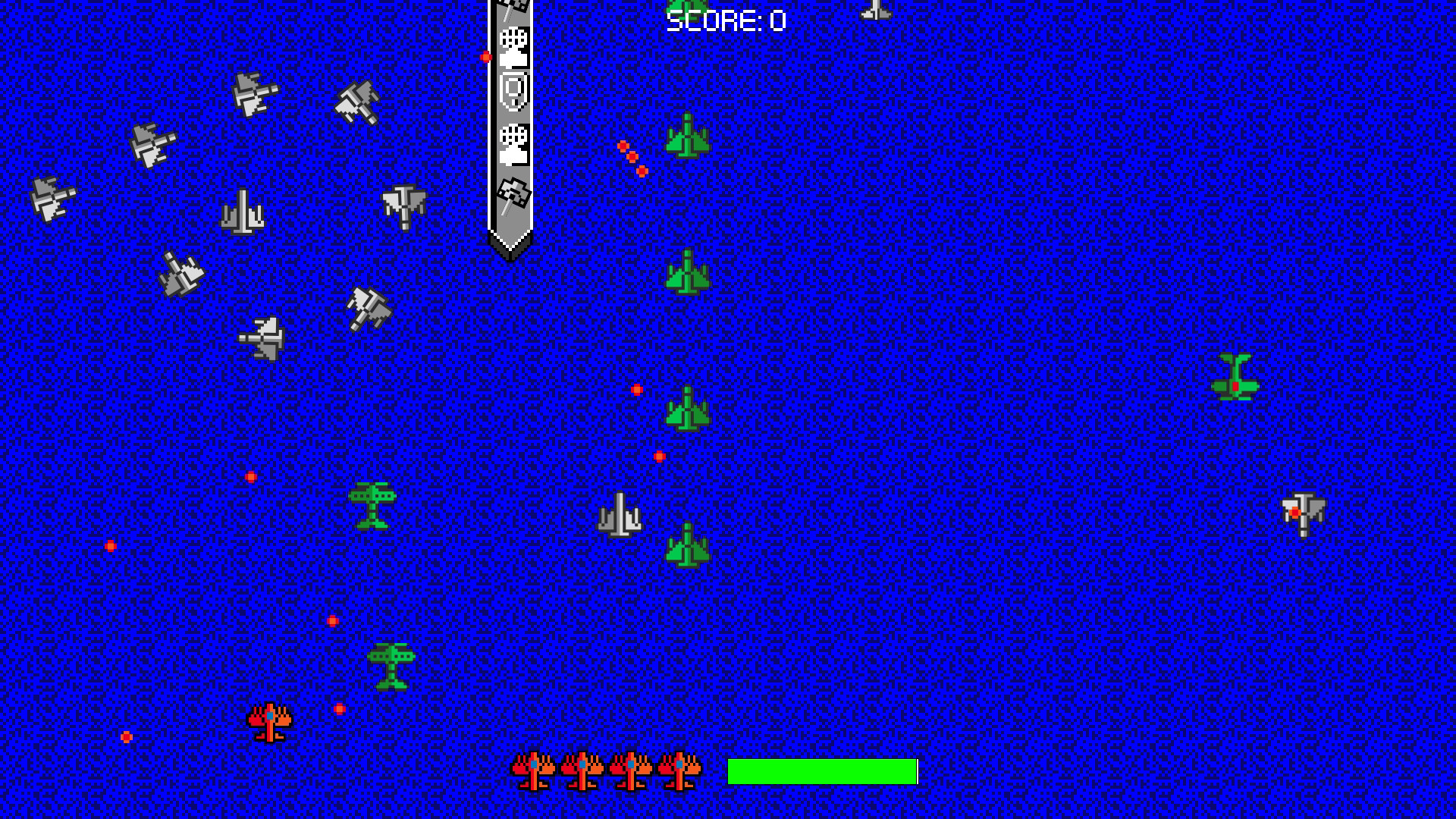Click a red bullet beside the banner

click(486, 55)
